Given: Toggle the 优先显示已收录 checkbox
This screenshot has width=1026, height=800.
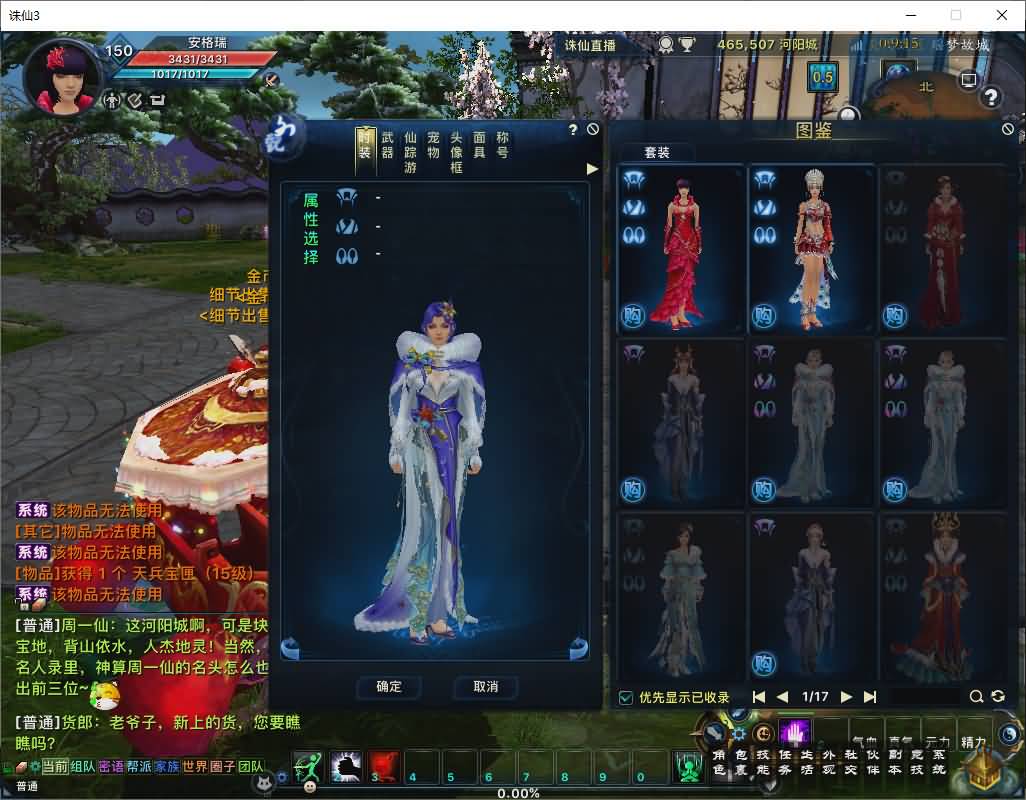Looking at the screenshot, I should (626, 697).
